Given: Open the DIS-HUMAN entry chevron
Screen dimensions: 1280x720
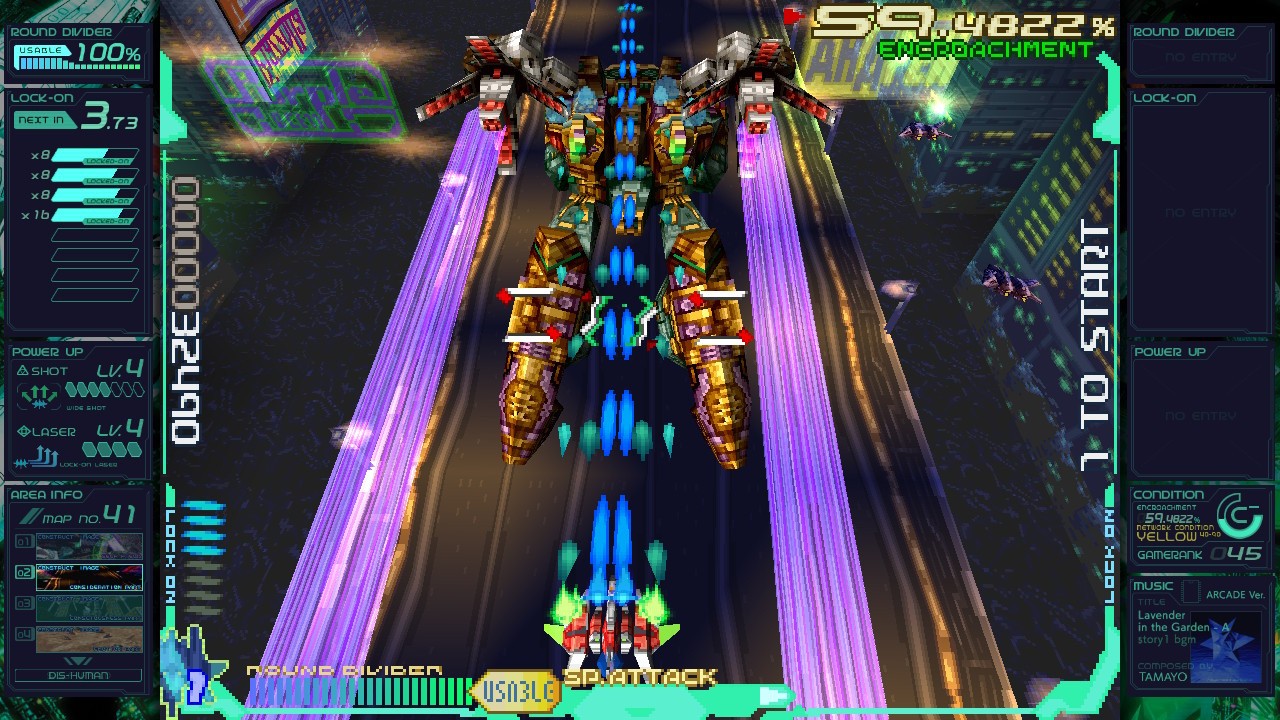Looking at the screenshot, I should [78, 675].
